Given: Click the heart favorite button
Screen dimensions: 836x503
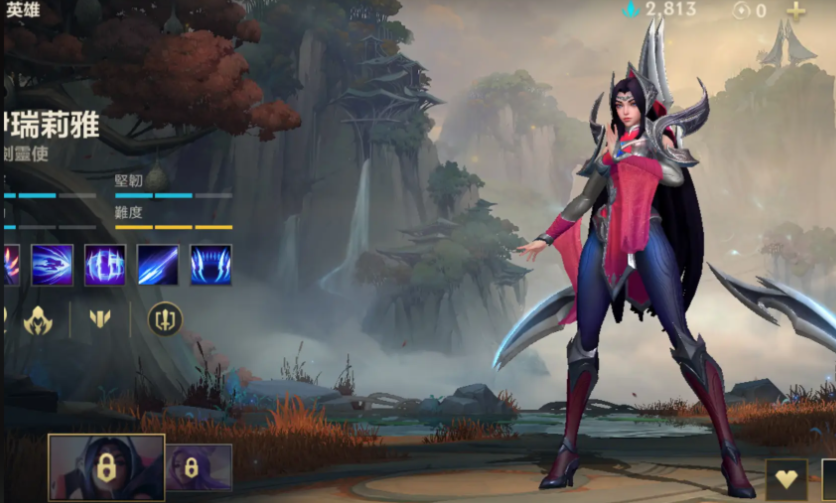Looking at the screenshot, I should tap(787, 479).
